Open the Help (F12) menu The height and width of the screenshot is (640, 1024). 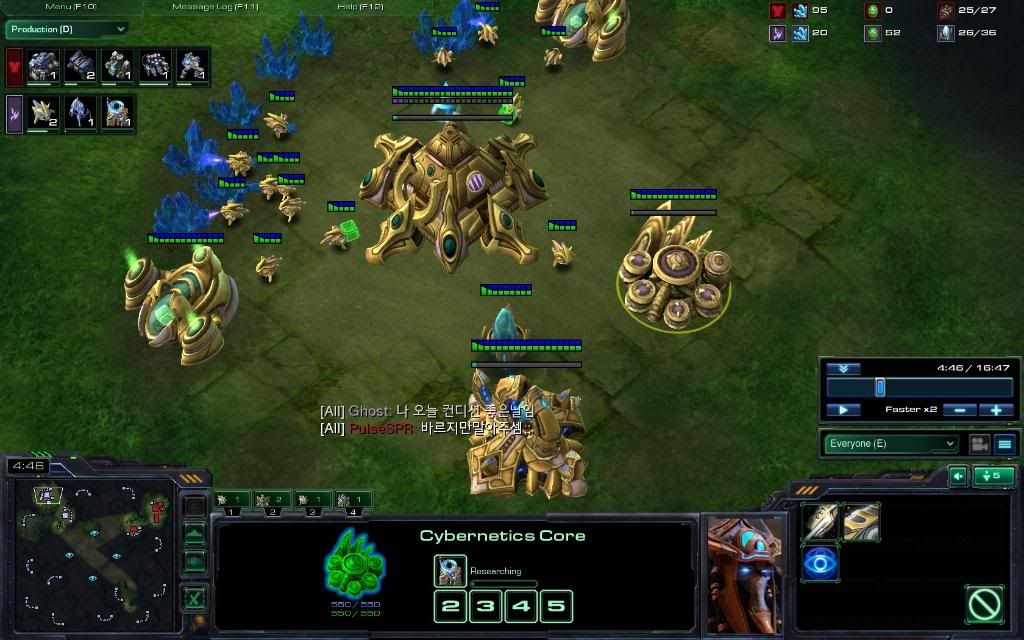360,7
